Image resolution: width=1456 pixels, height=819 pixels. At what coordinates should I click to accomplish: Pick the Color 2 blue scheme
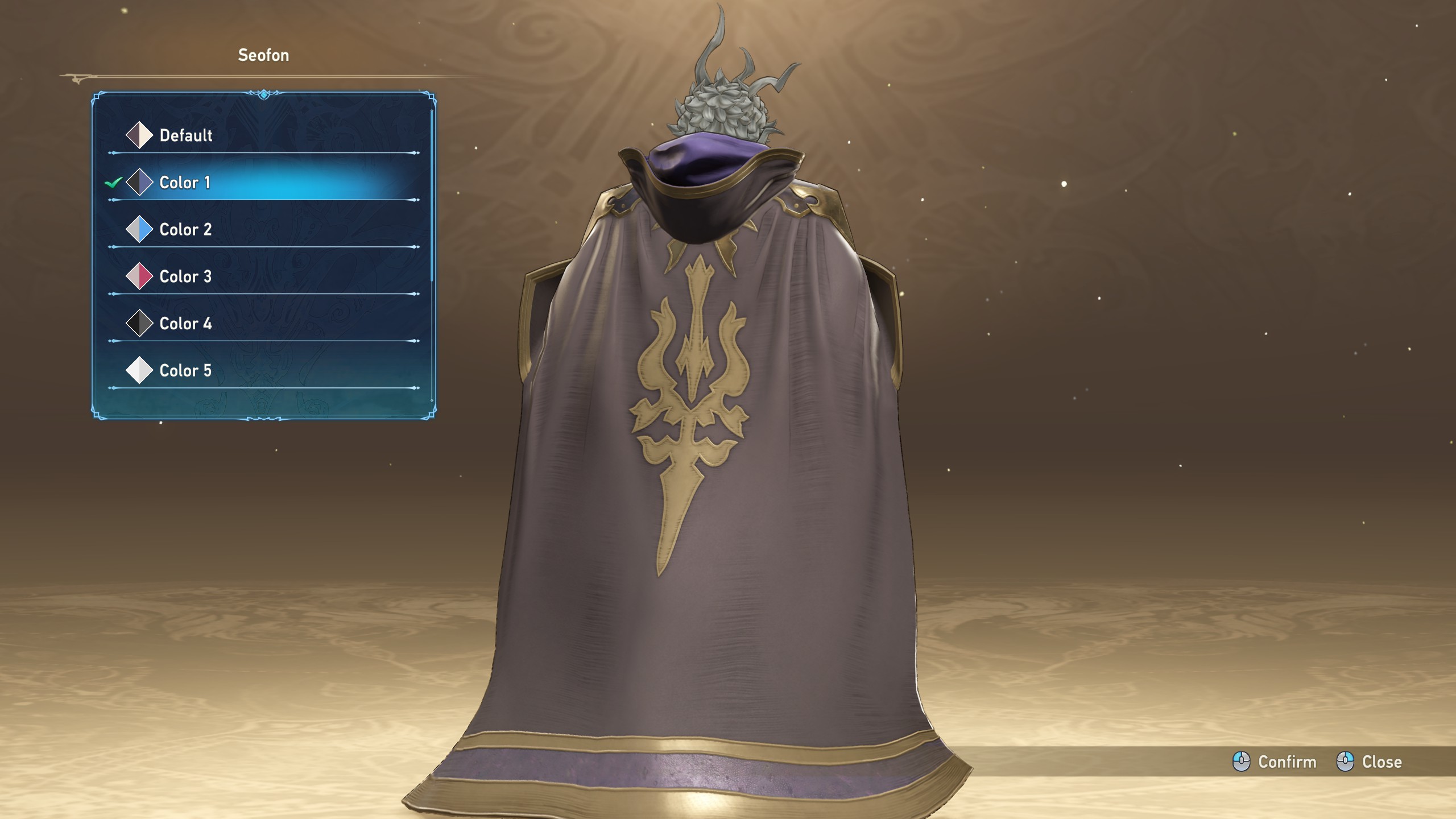pos(185,230)
